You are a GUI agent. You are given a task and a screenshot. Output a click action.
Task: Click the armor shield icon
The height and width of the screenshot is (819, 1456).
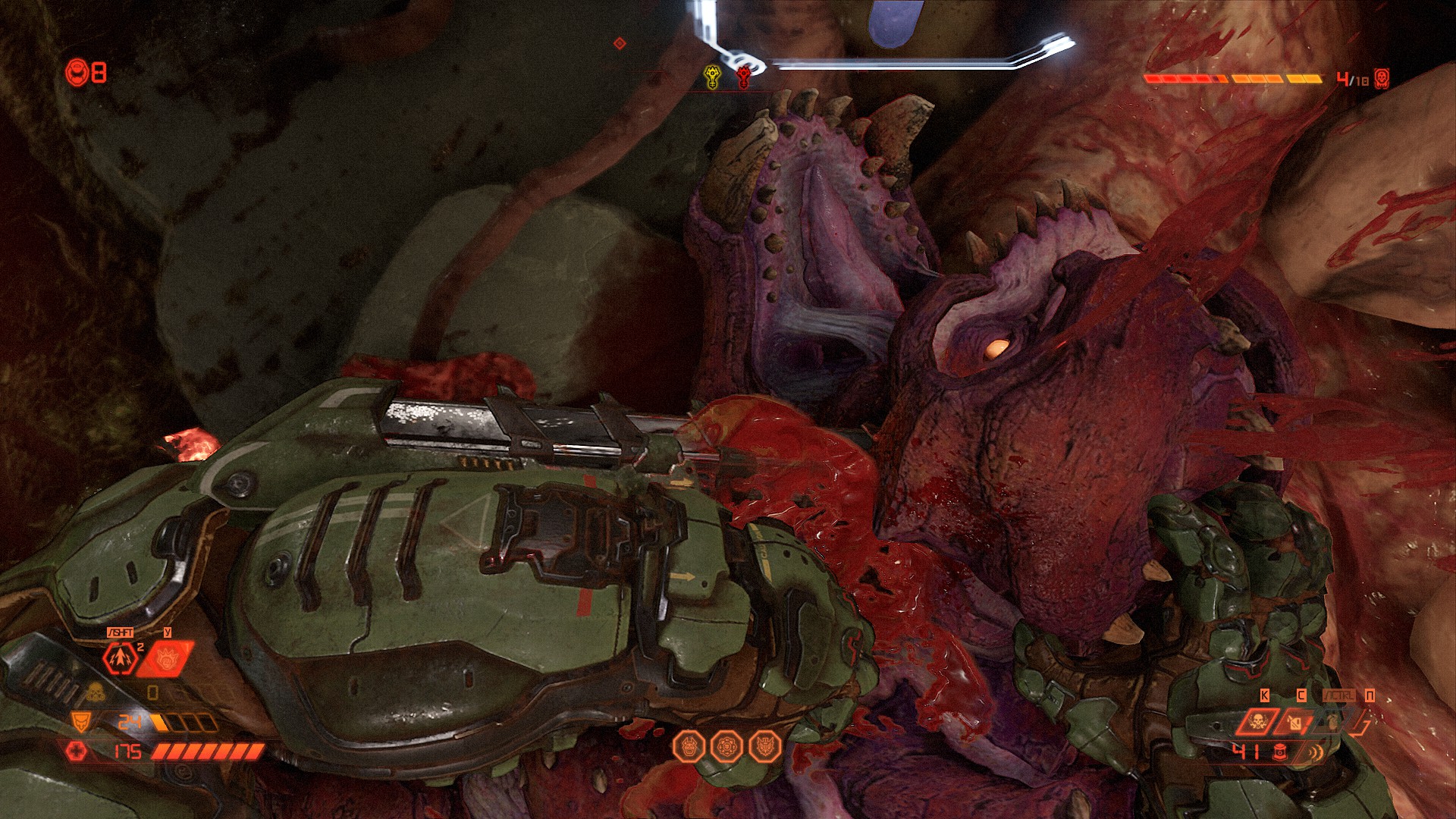coord(80,721)
